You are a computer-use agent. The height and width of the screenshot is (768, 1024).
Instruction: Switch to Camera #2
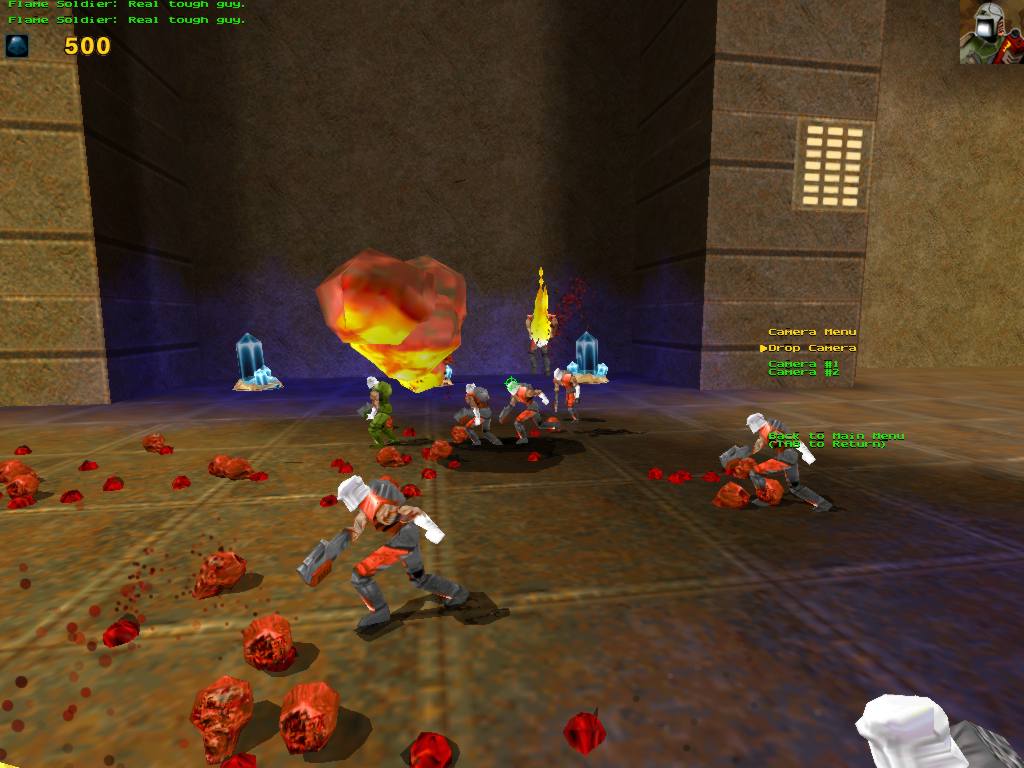804,372
